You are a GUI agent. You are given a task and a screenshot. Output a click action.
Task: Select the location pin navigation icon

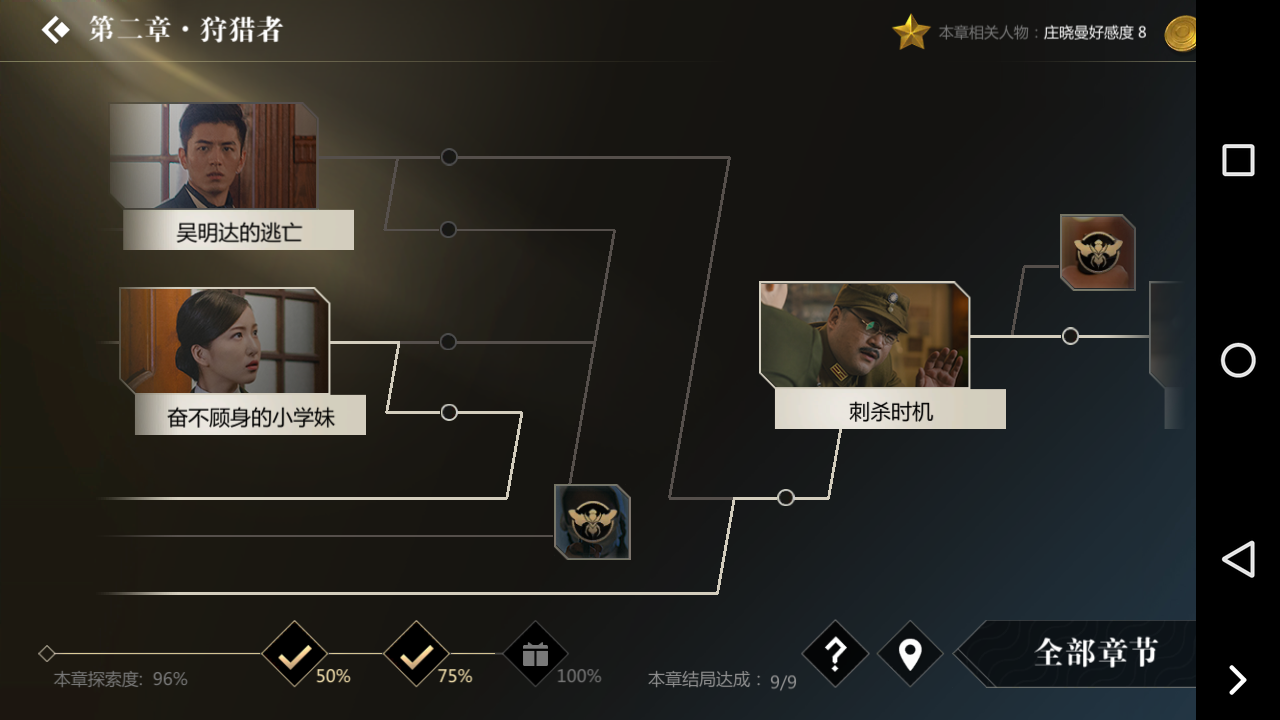tap(910, 654)
